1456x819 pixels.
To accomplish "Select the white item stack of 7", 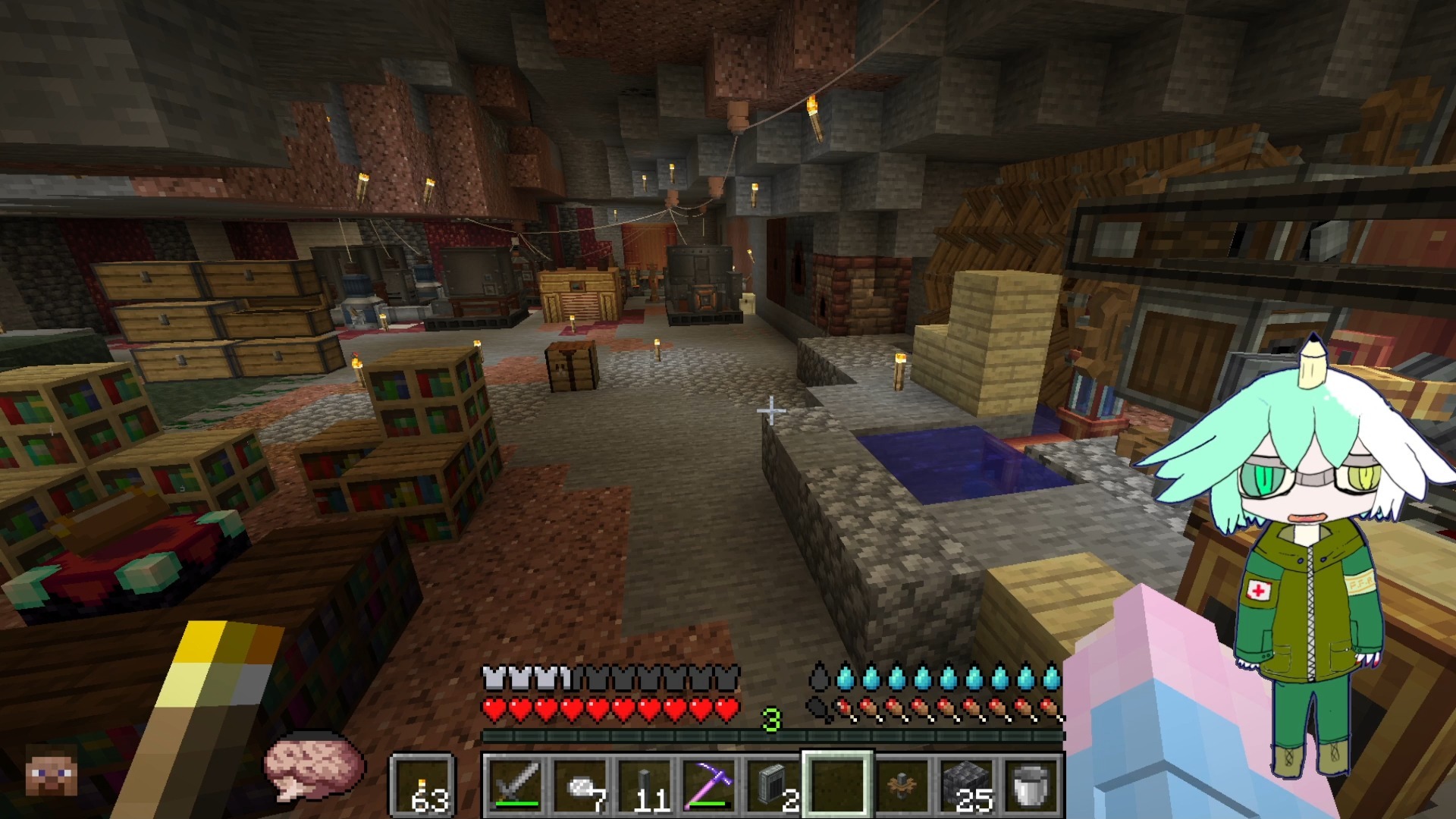I will [x=582, y=784].
